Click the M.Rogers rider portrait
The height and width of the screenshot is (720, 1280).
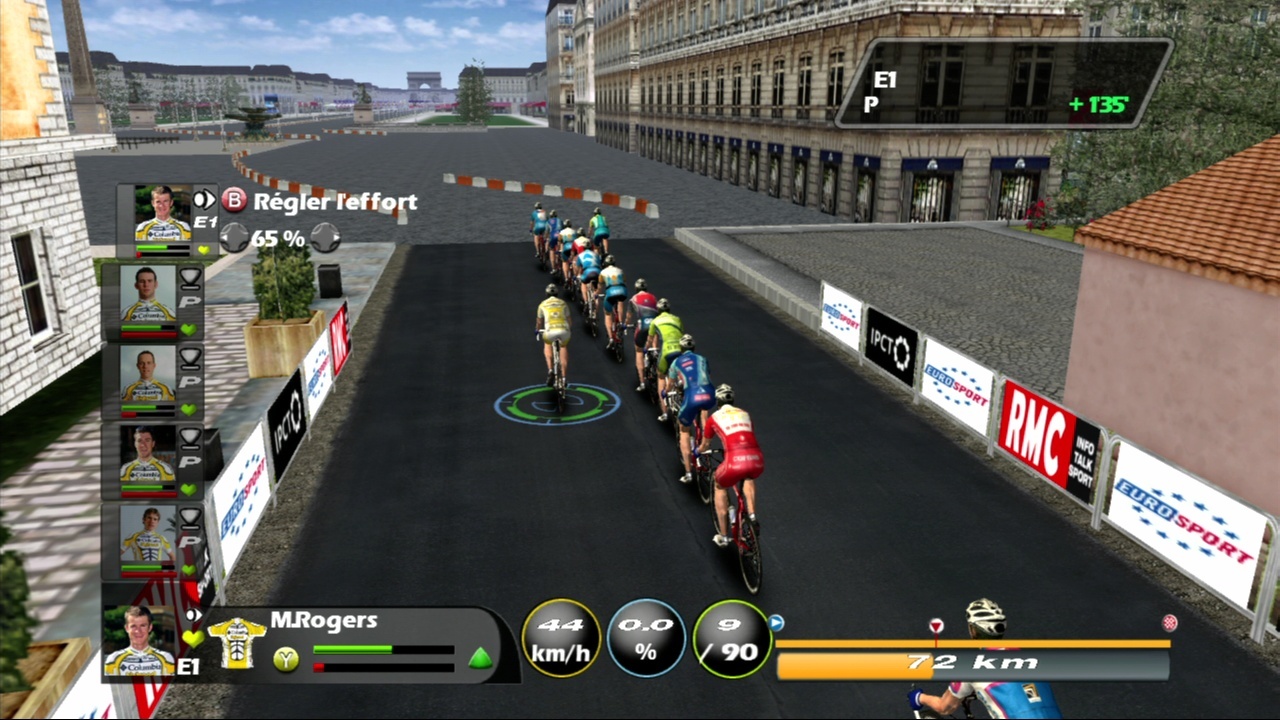(139, 643)
